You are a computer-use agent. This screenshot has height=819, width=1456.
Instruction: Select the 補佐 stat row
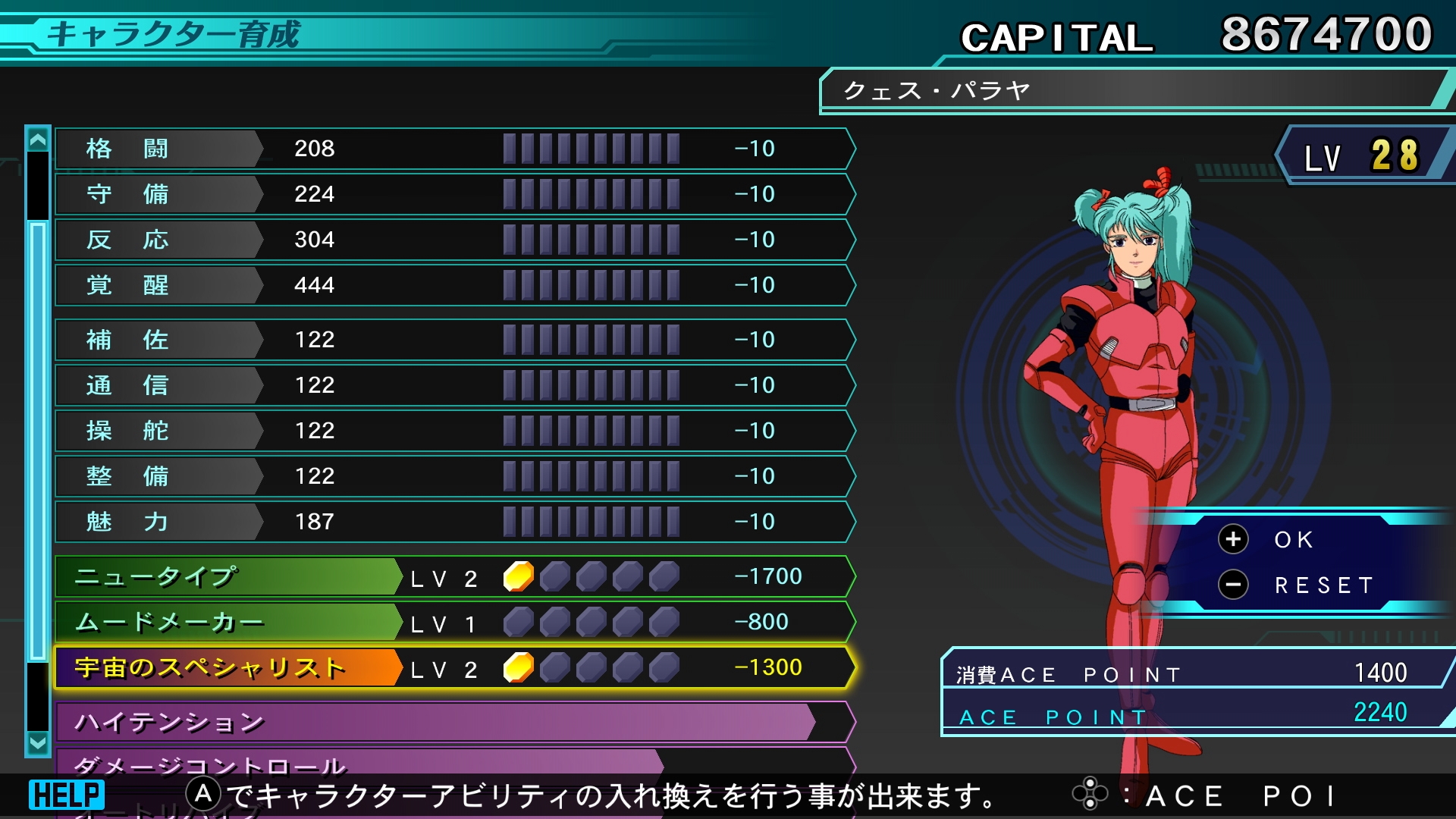click(x=455, y=340)
